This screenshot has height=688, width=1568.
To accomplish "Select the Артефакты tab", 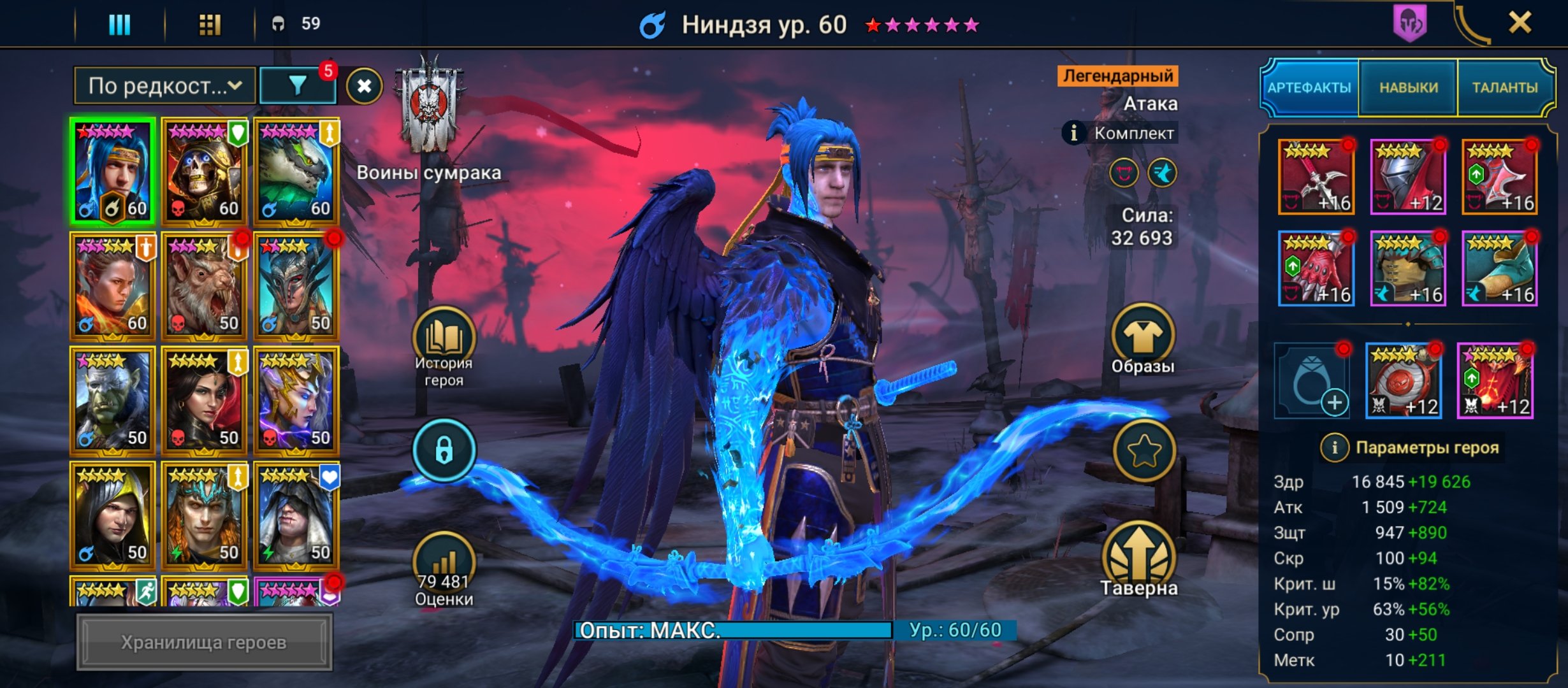I will (1309, 88).
